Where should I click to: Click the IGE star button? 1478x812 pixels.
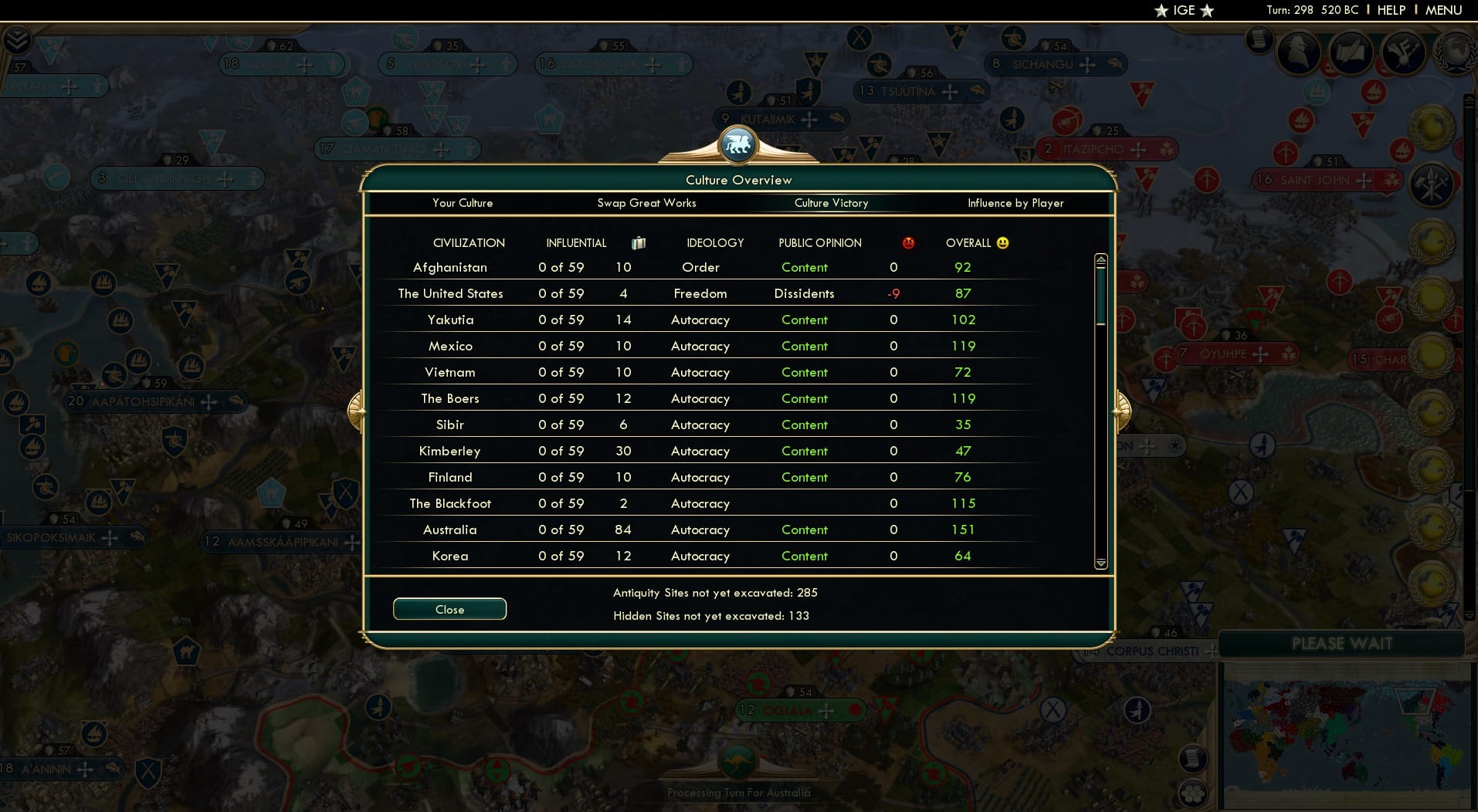pyautogui.click(x=1184, y=10)
